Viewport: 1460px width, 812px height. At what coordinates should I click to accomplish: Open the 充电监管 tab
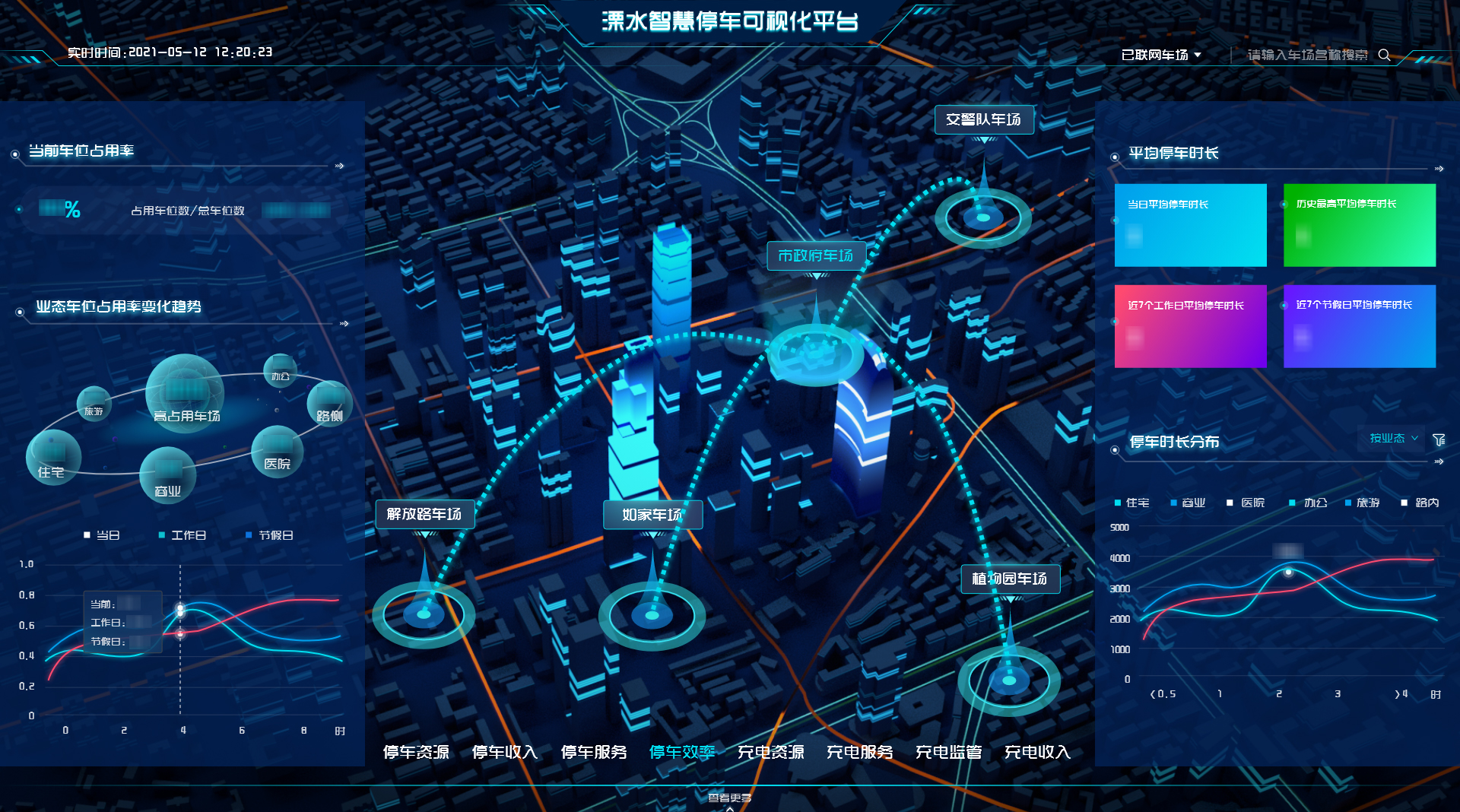click(x=947, y=752)
